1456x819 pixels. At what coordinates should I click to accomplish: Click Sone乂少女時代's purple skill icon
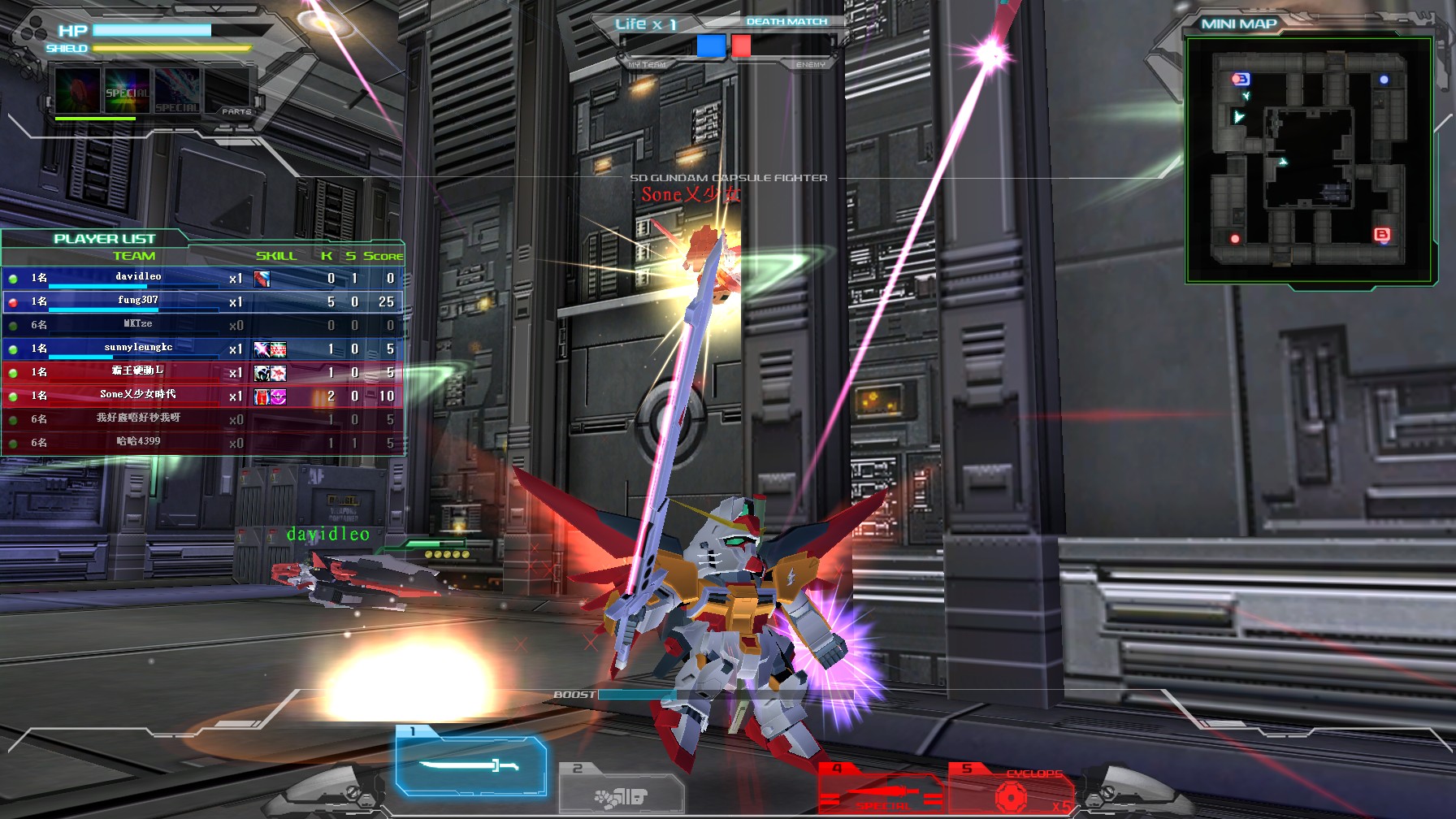(x=279, y=396)
